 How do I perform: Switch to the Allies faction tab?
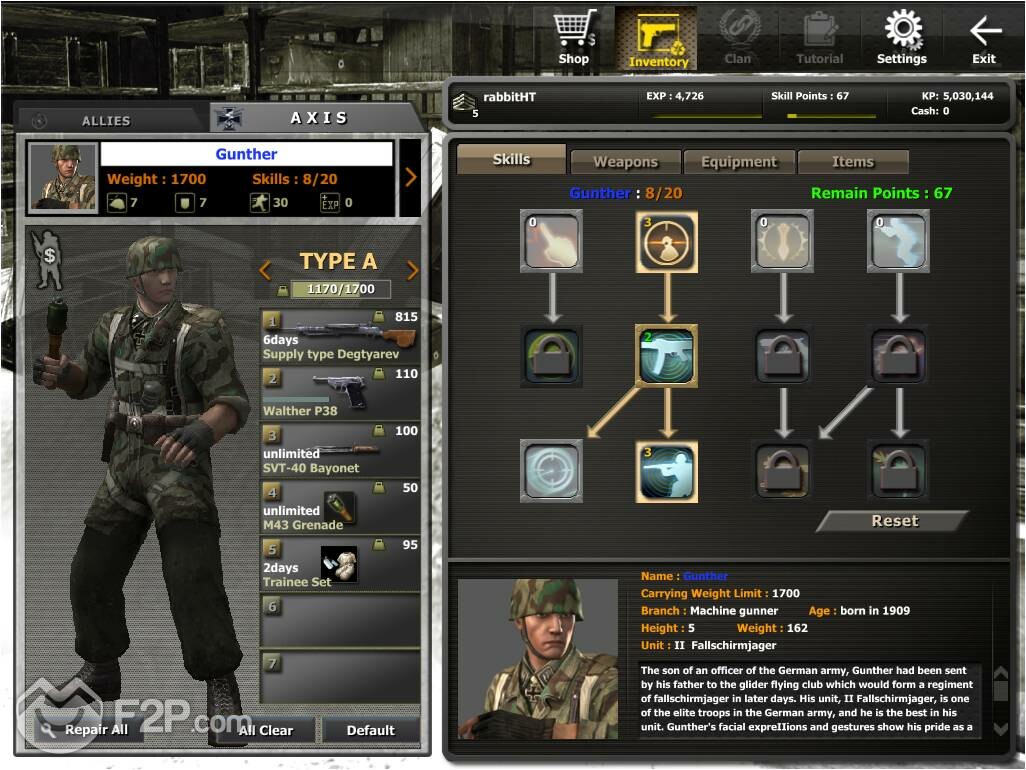tap(107, 120)
